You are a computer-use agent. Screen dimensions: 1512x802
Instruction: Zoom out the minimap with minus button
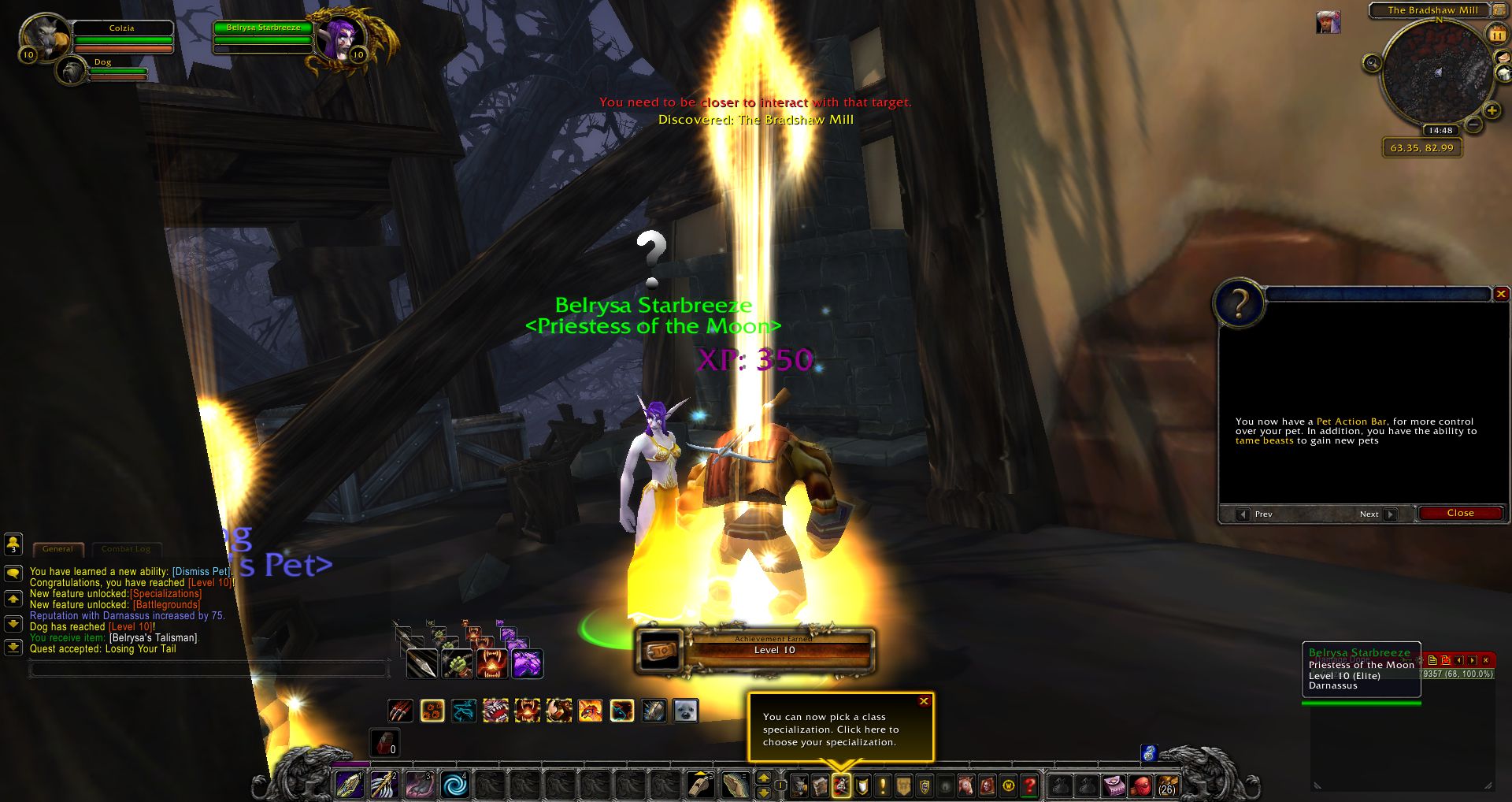(x=1473, y=124)
